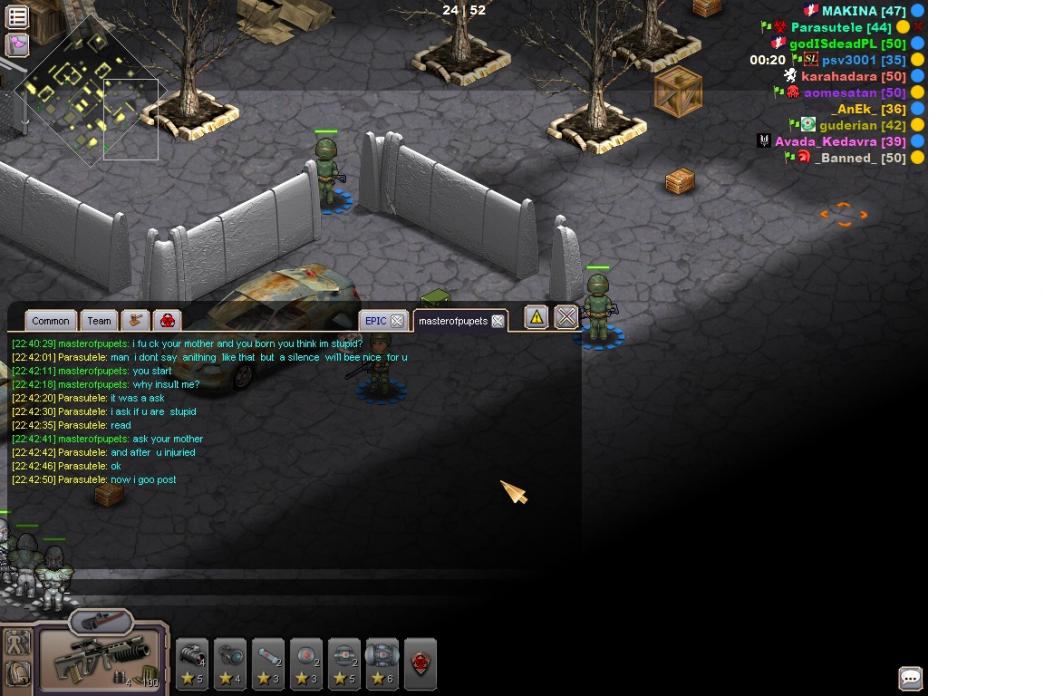The image size is (1044, 696).
Task: Close the EPIC chat tab
Action: click(x=397, y=321)
